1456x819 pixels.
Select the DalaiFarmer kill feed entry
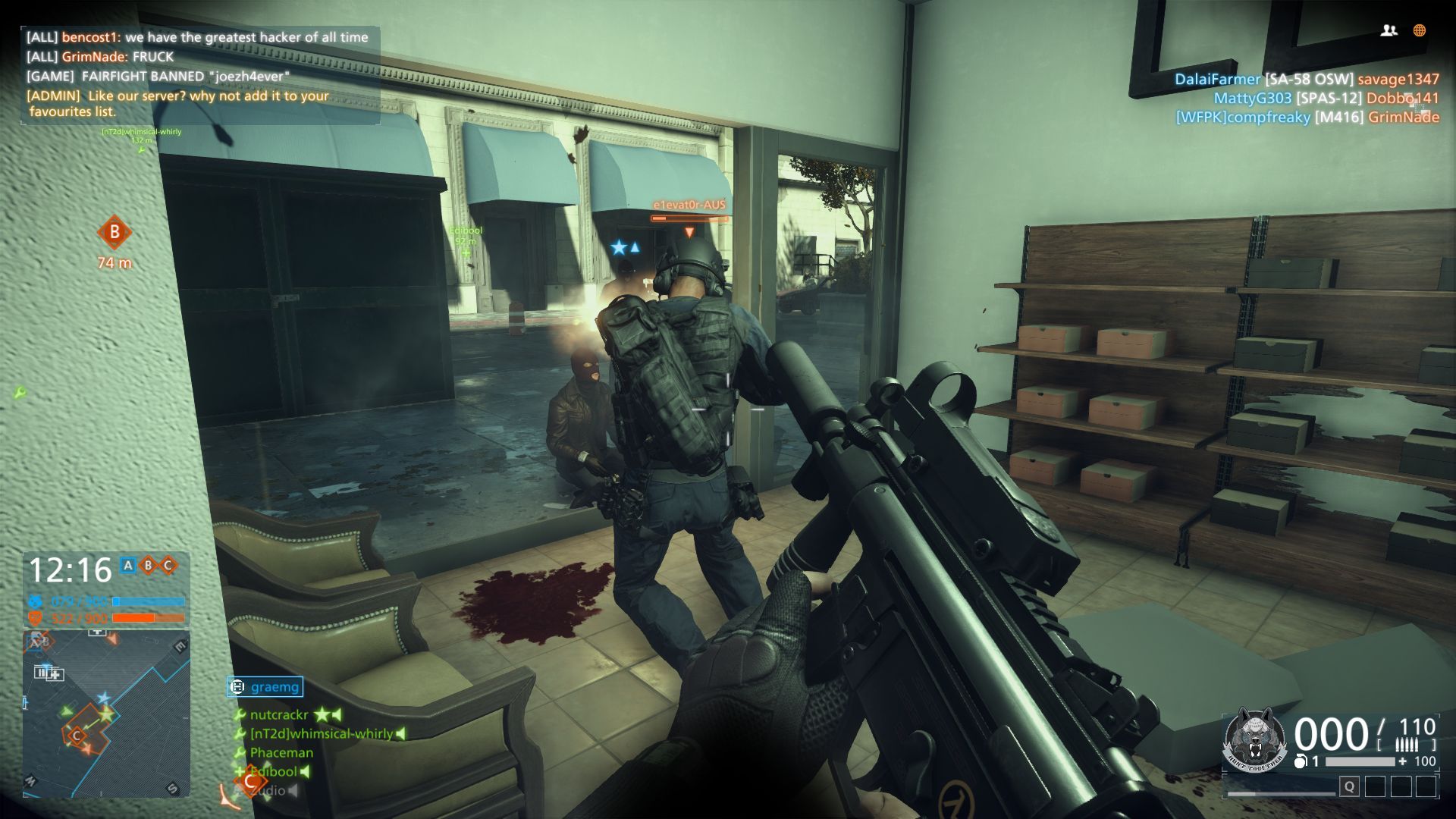[1306, 79]
